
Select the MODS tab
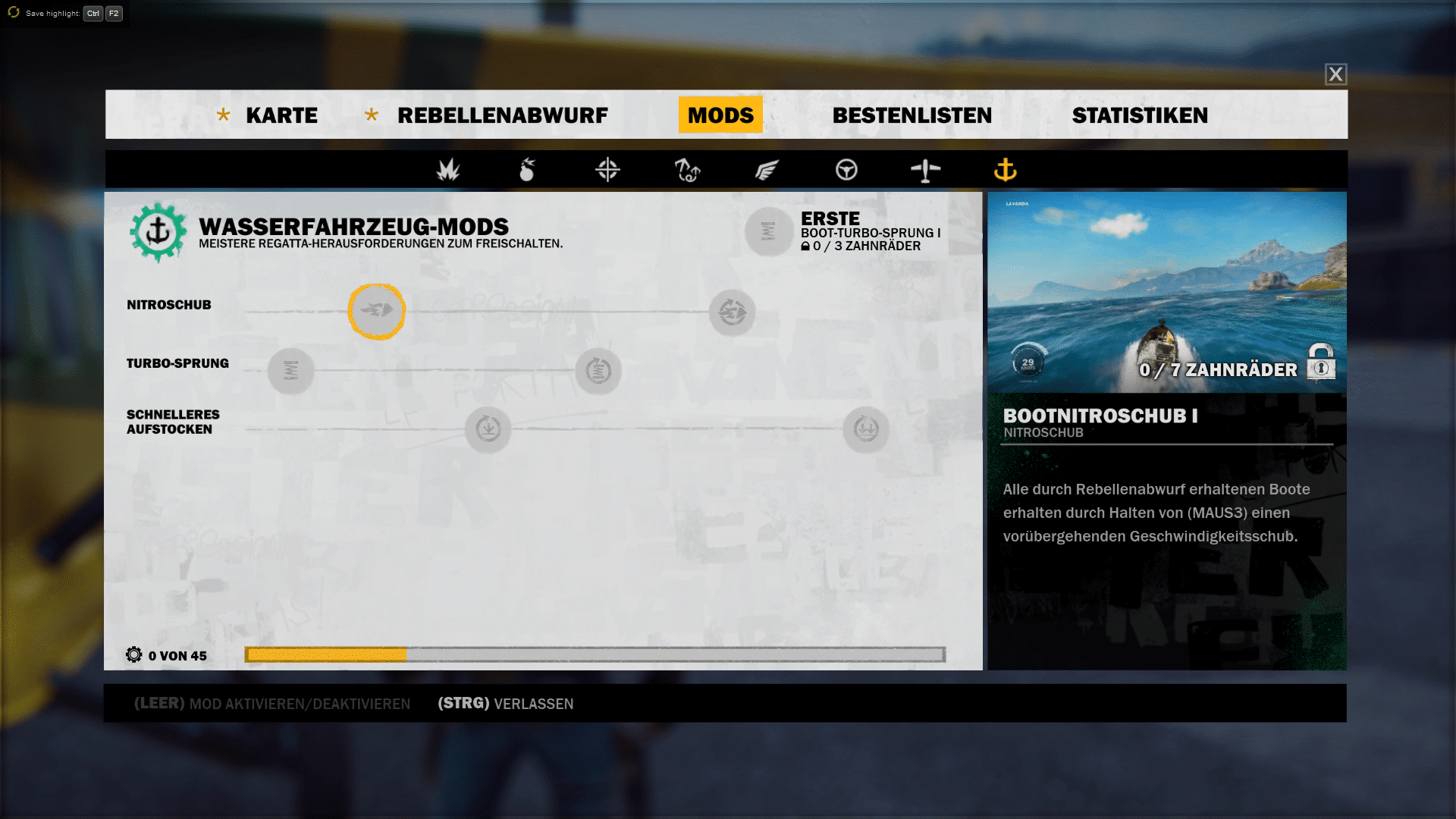[x=720, y=115]
